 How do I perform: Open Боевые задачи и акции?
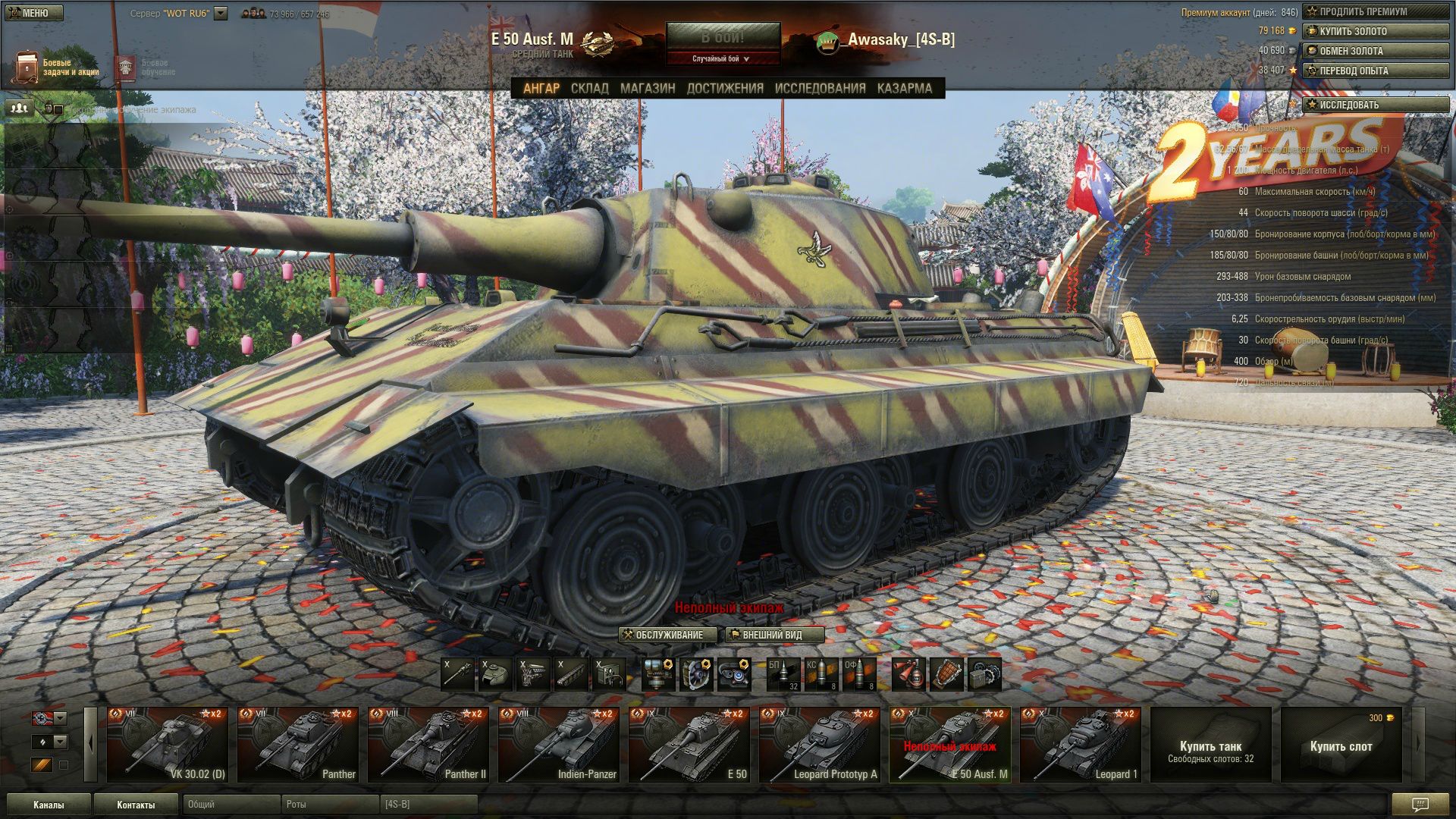pos(57,67)
